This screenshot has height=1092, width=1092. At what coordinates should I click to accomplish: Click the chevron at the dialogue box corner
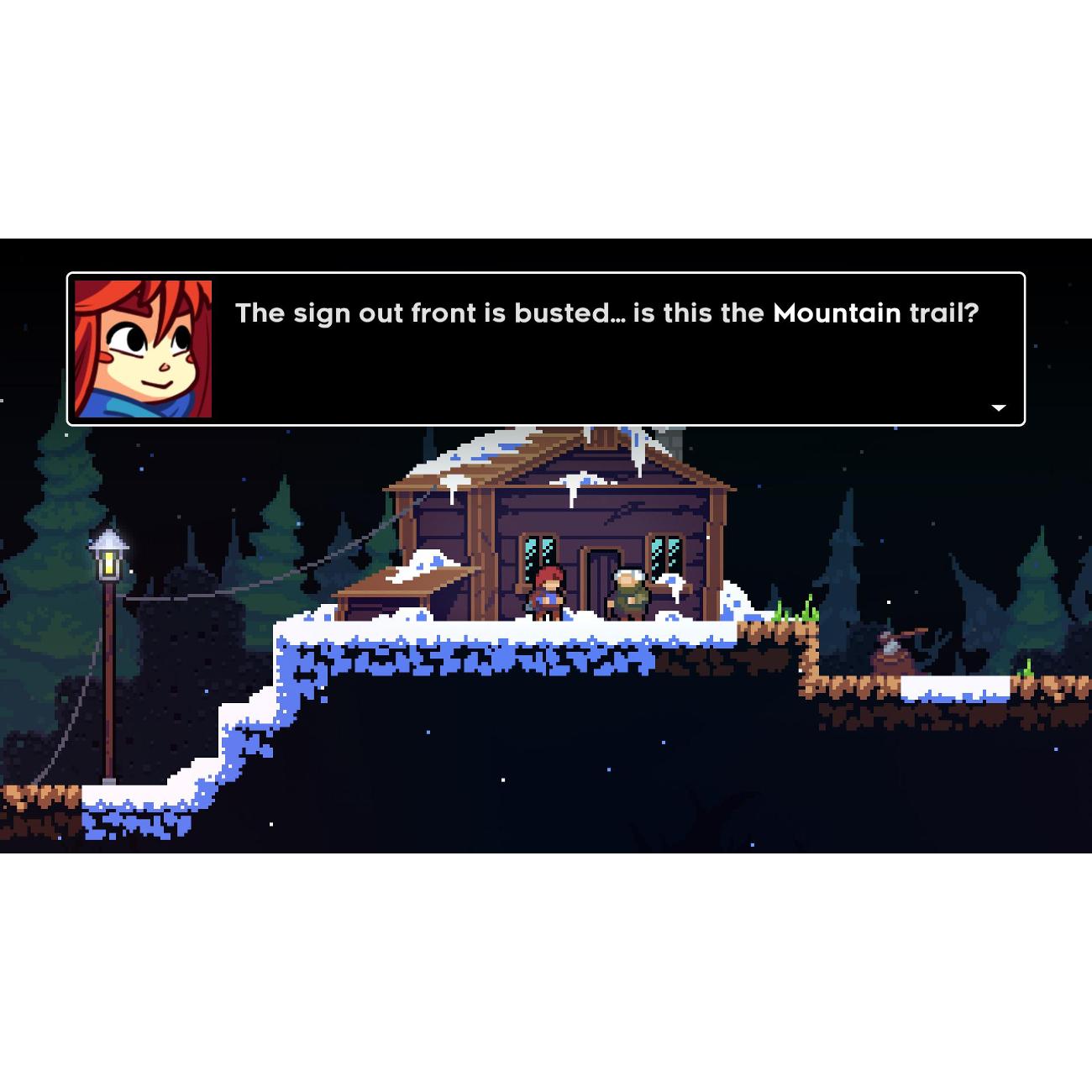(x=998, y=407)
